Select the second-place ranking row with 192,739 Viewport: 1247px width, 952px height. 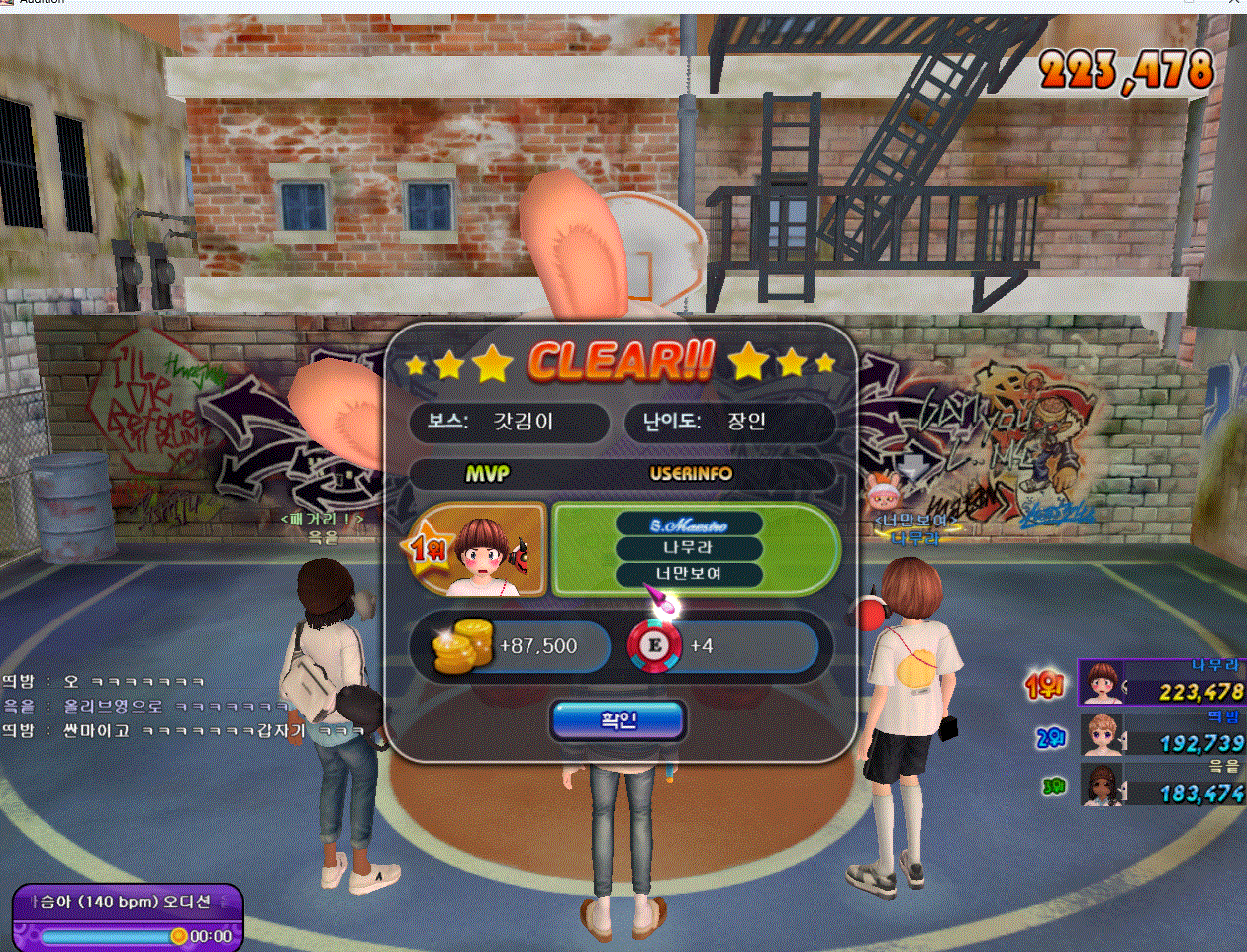tap(1160, 734)
